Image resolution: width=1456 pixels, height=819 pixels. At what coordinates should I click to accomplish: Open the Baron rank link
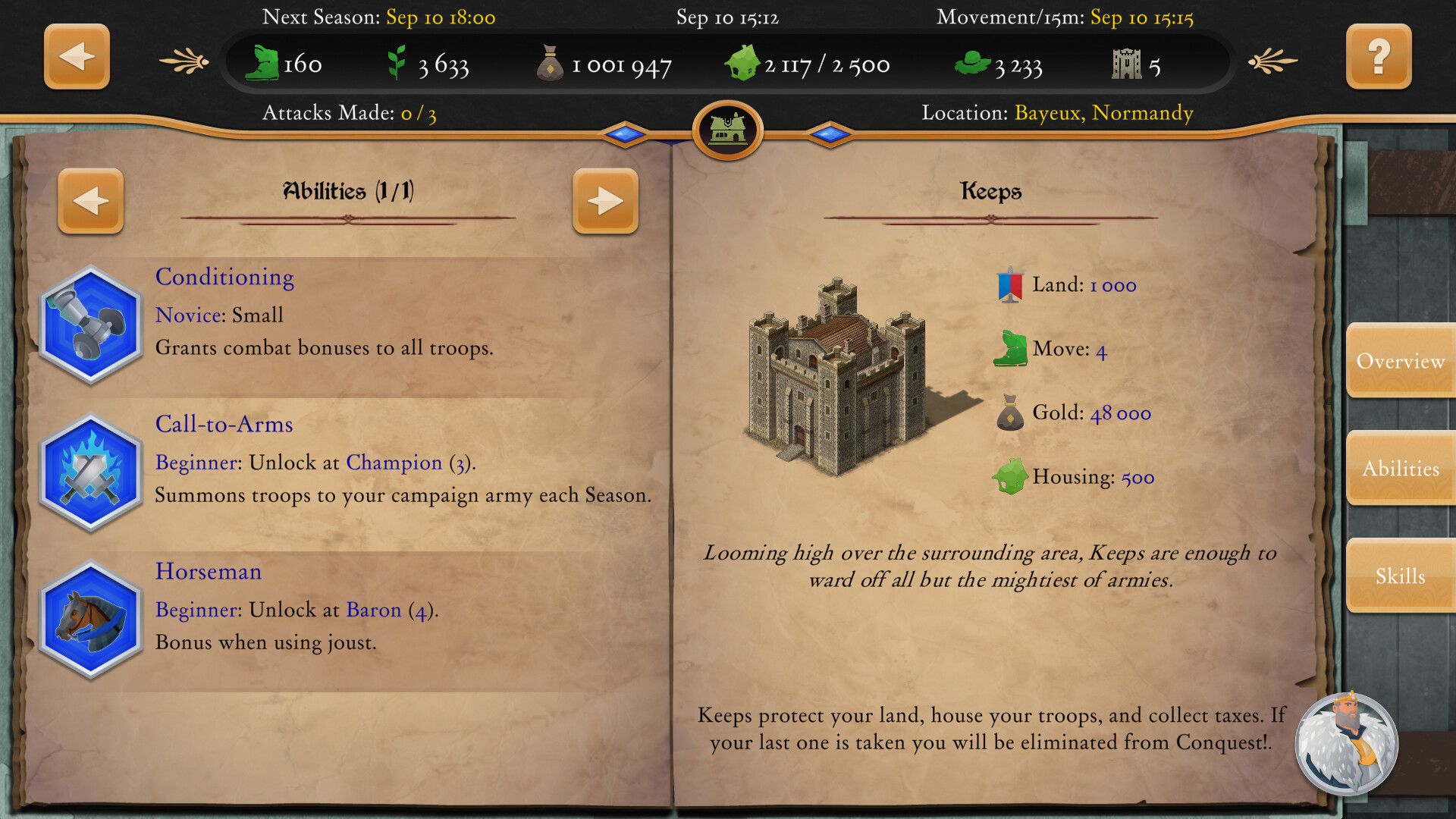pyautogui.click(x=372, y=610)
